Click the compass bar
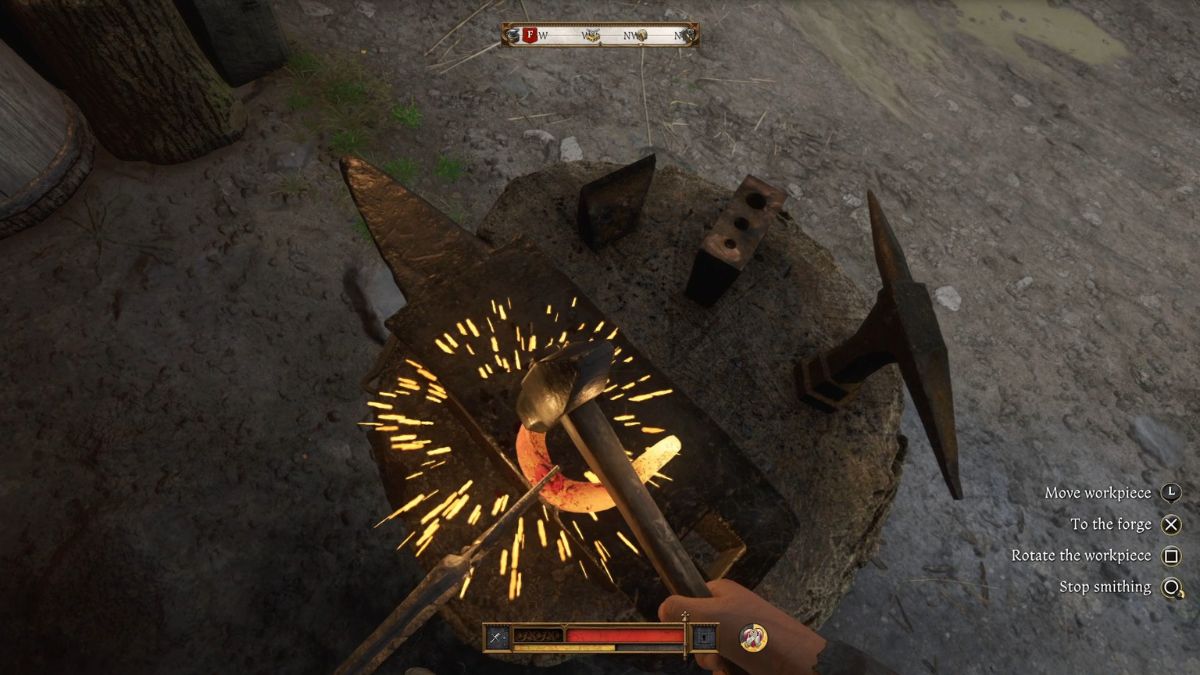1200x675 pixels. (x=600, y=35)
